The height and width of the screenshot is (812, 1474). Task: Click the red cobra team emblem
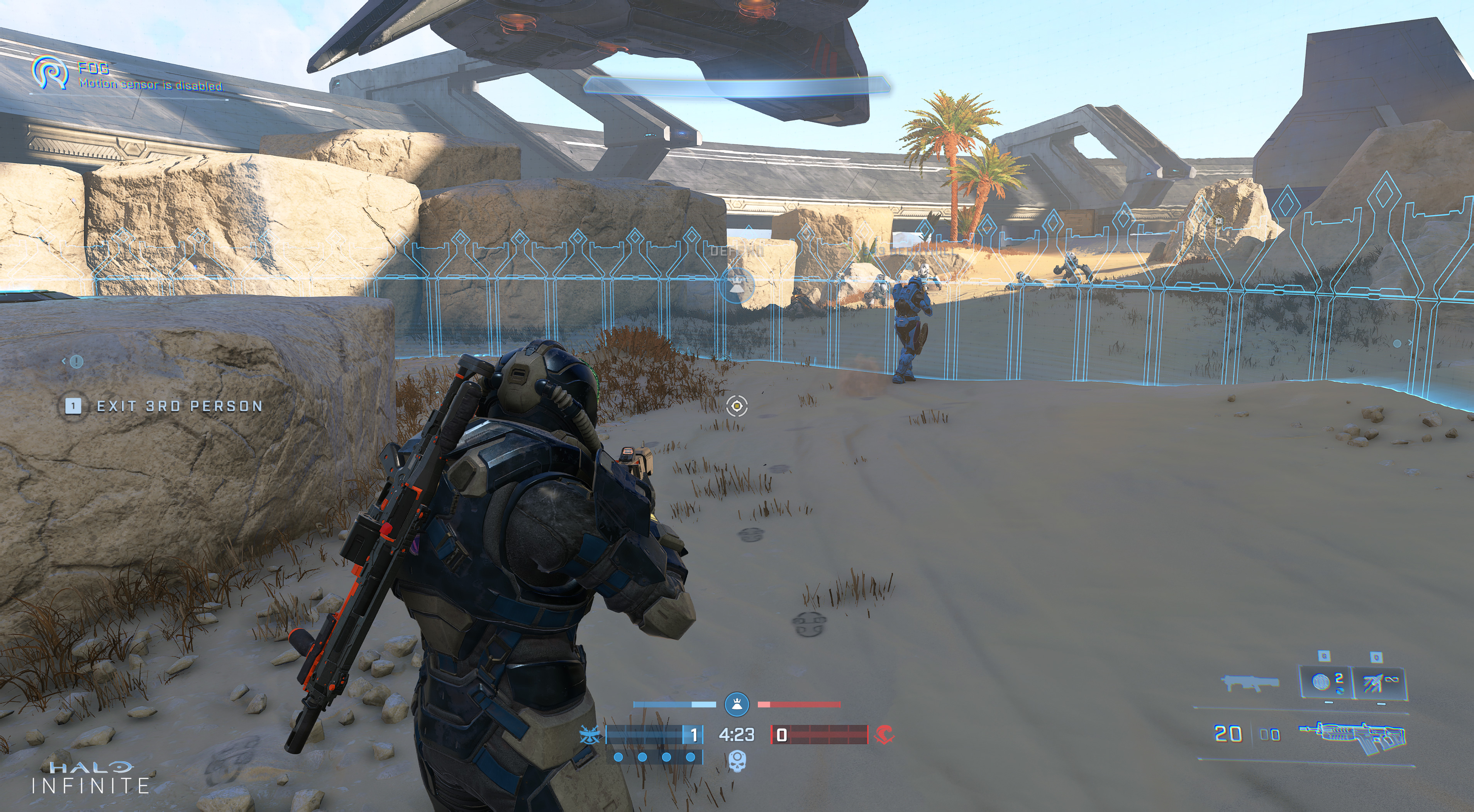point(884,734)
